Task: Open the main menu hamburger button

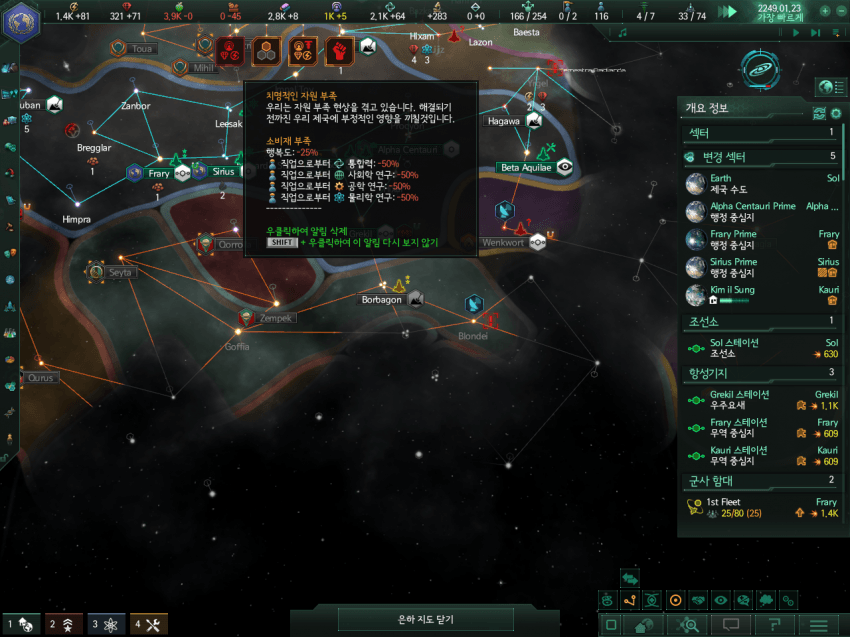Action: coord(819,625)
